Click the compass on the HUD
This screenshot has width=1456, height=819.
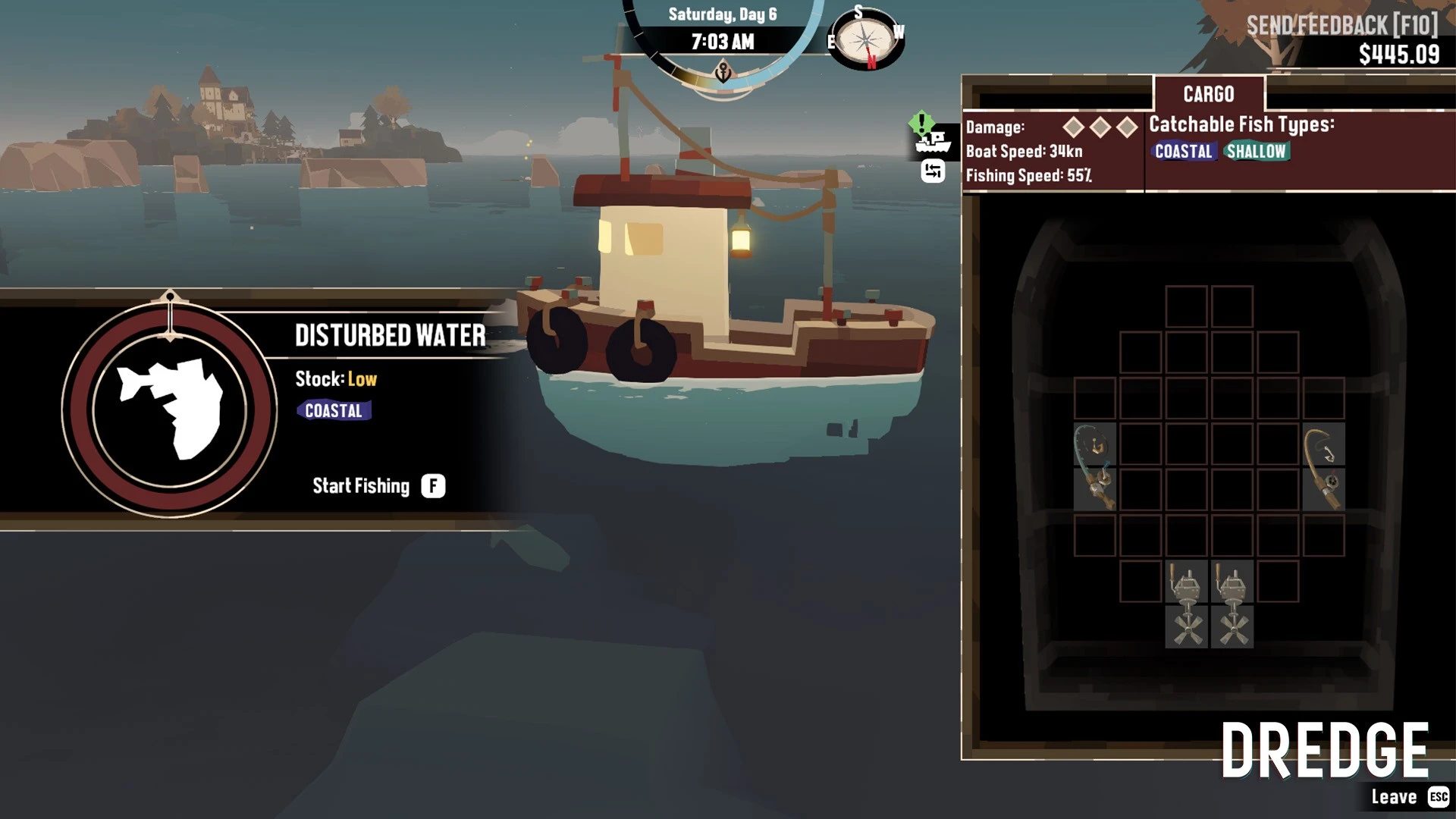pos(866,38)
